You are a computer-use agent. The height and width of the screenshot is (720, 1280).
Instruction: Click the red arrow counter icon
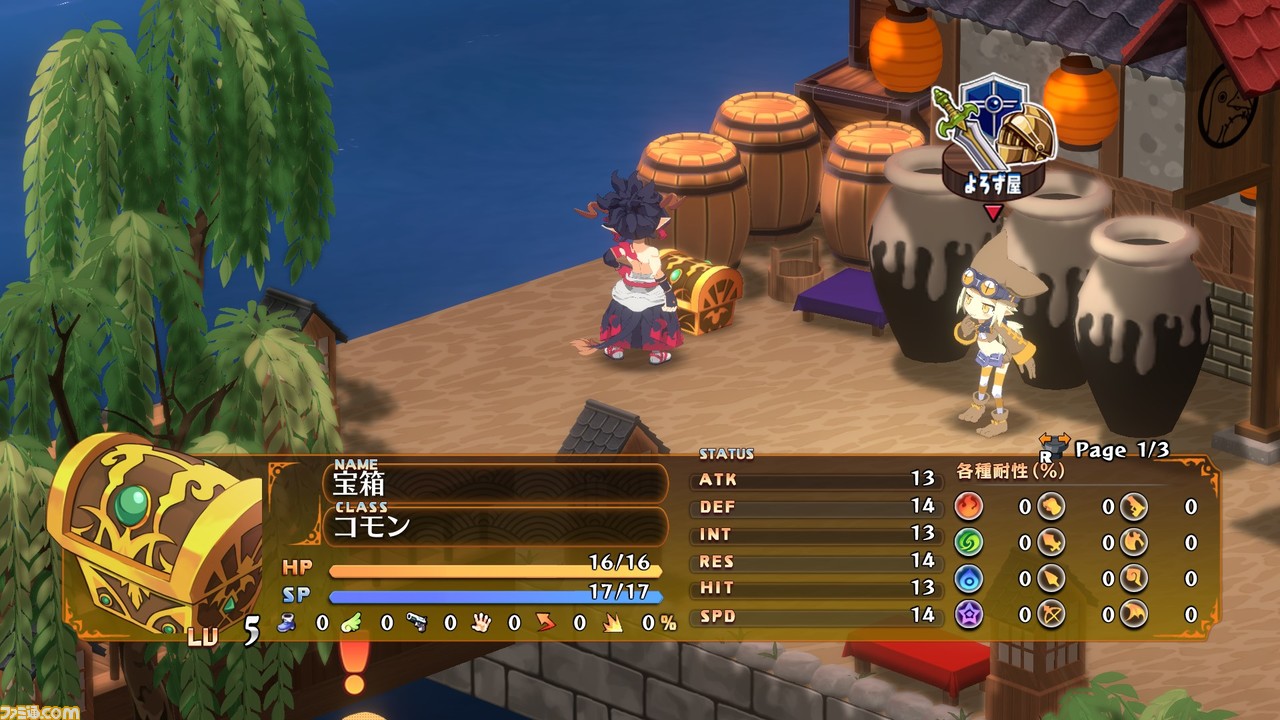tap(545, 623)
